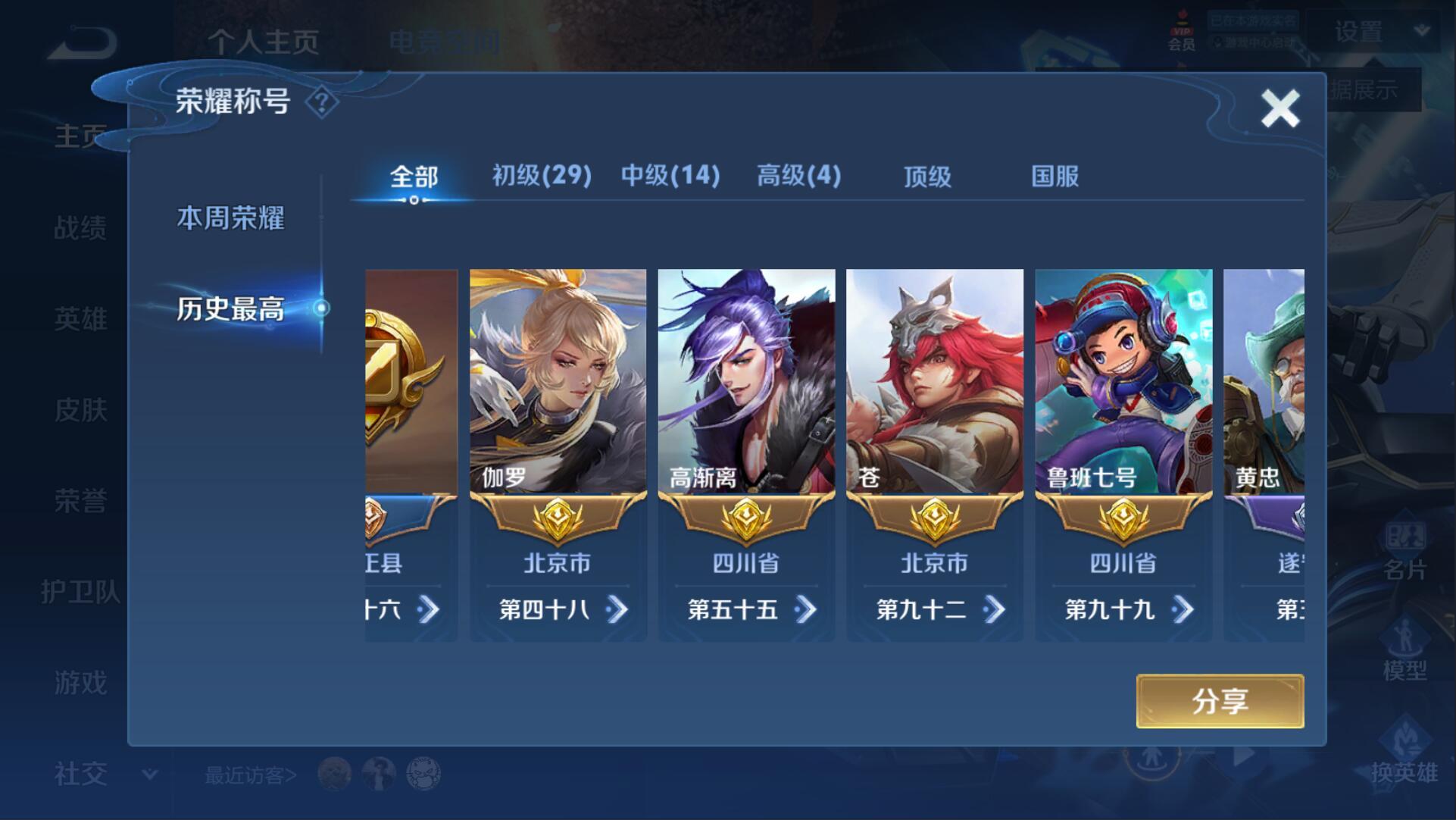
Task: Show the 高级(4) tab
Action: 798,176
